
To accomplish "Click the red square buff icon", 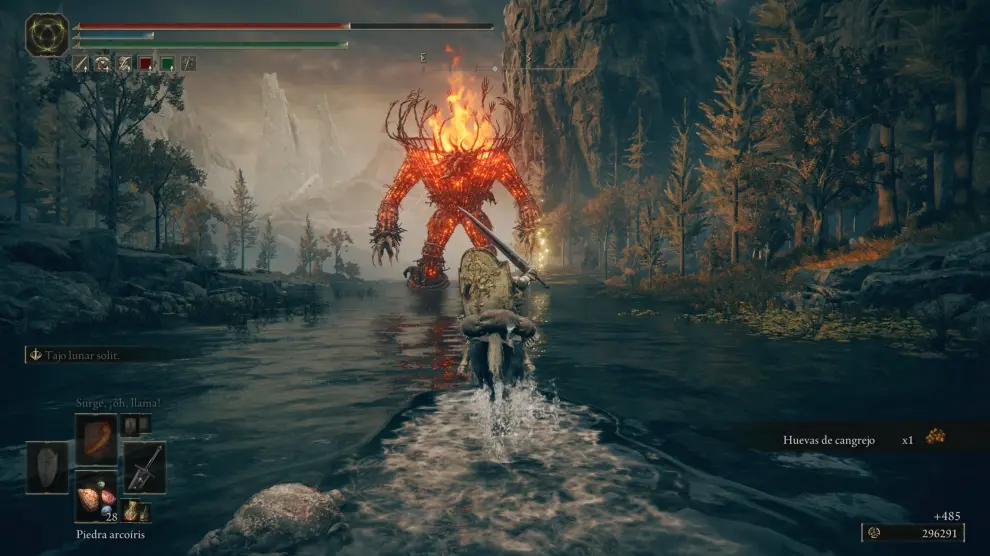I will click(x=145, y=63).
